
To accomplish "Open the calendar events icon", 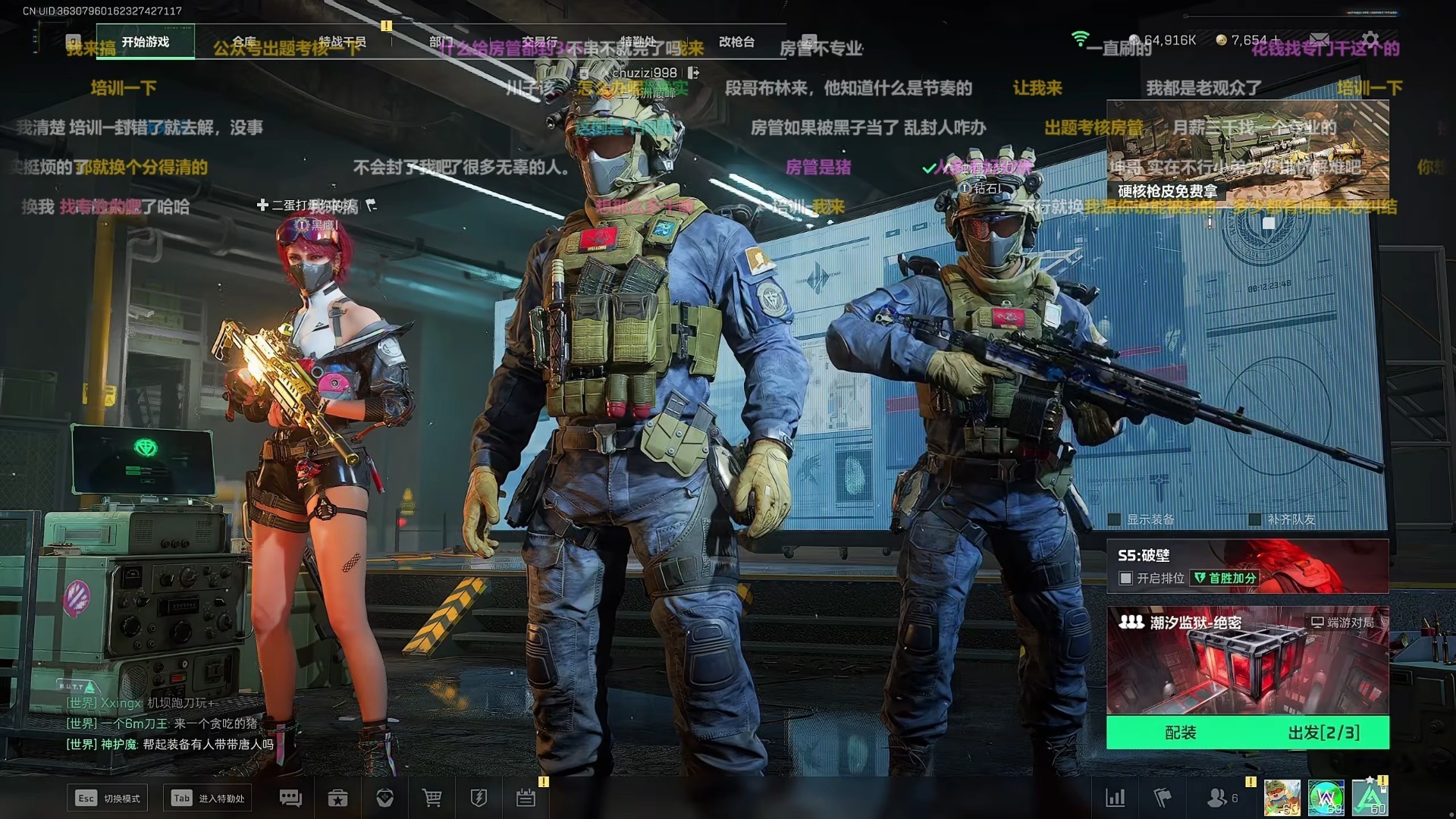I will pyautogui.click(x=526, y=798).
